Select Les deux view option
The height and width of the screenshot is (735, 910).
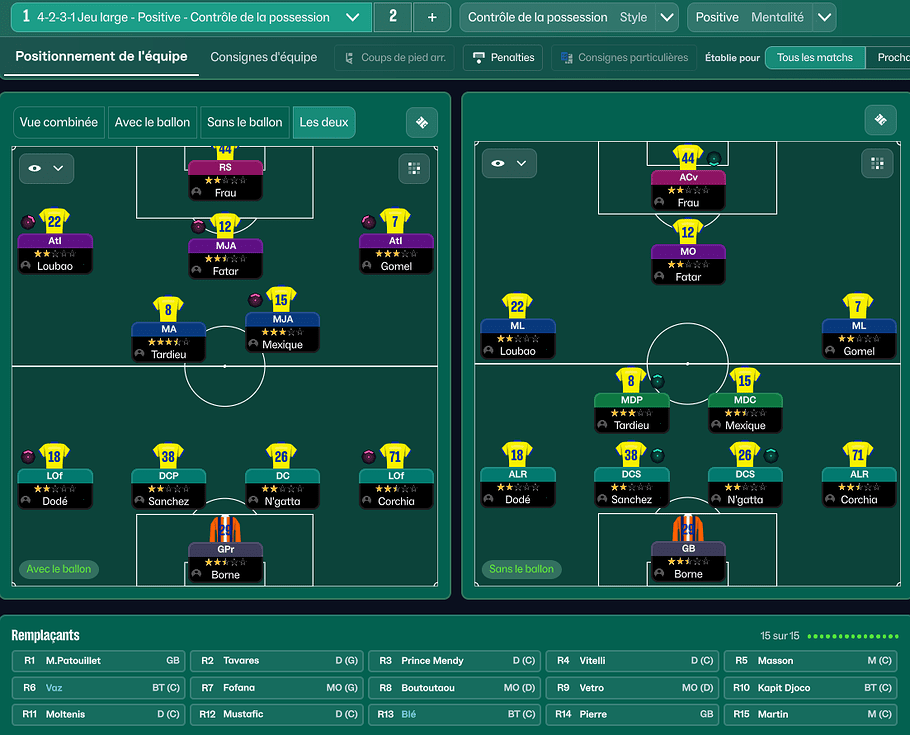324,122
